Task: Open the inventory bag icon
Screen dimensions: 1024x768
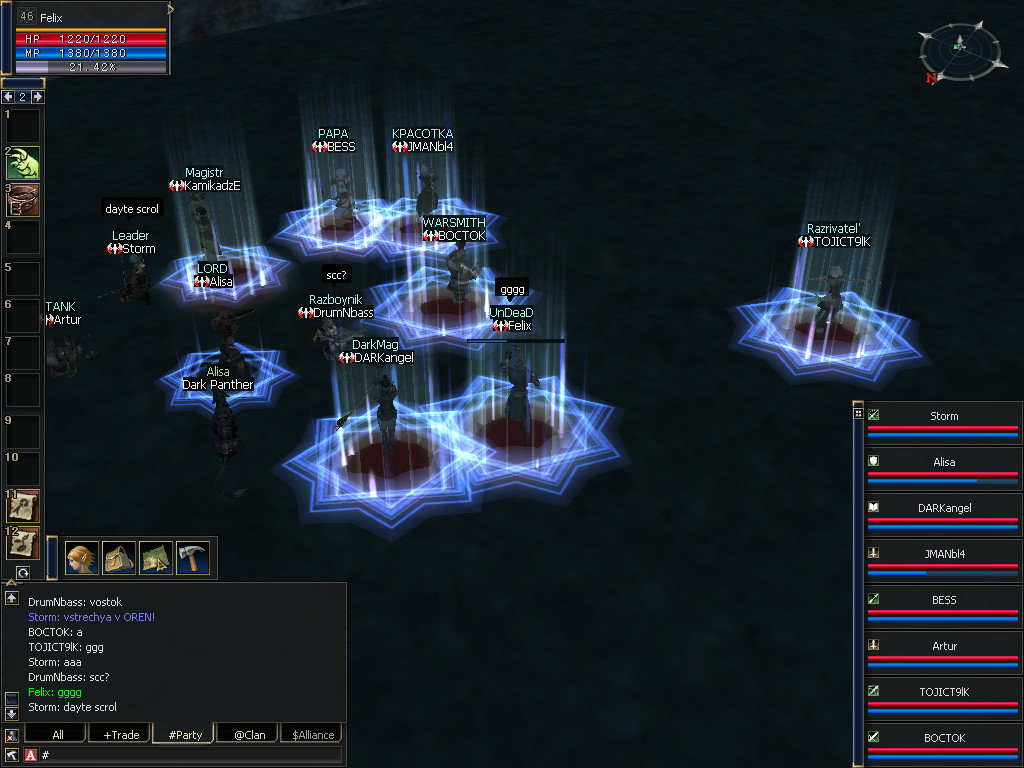Action: pyautogui.click(x=119, y=557)
